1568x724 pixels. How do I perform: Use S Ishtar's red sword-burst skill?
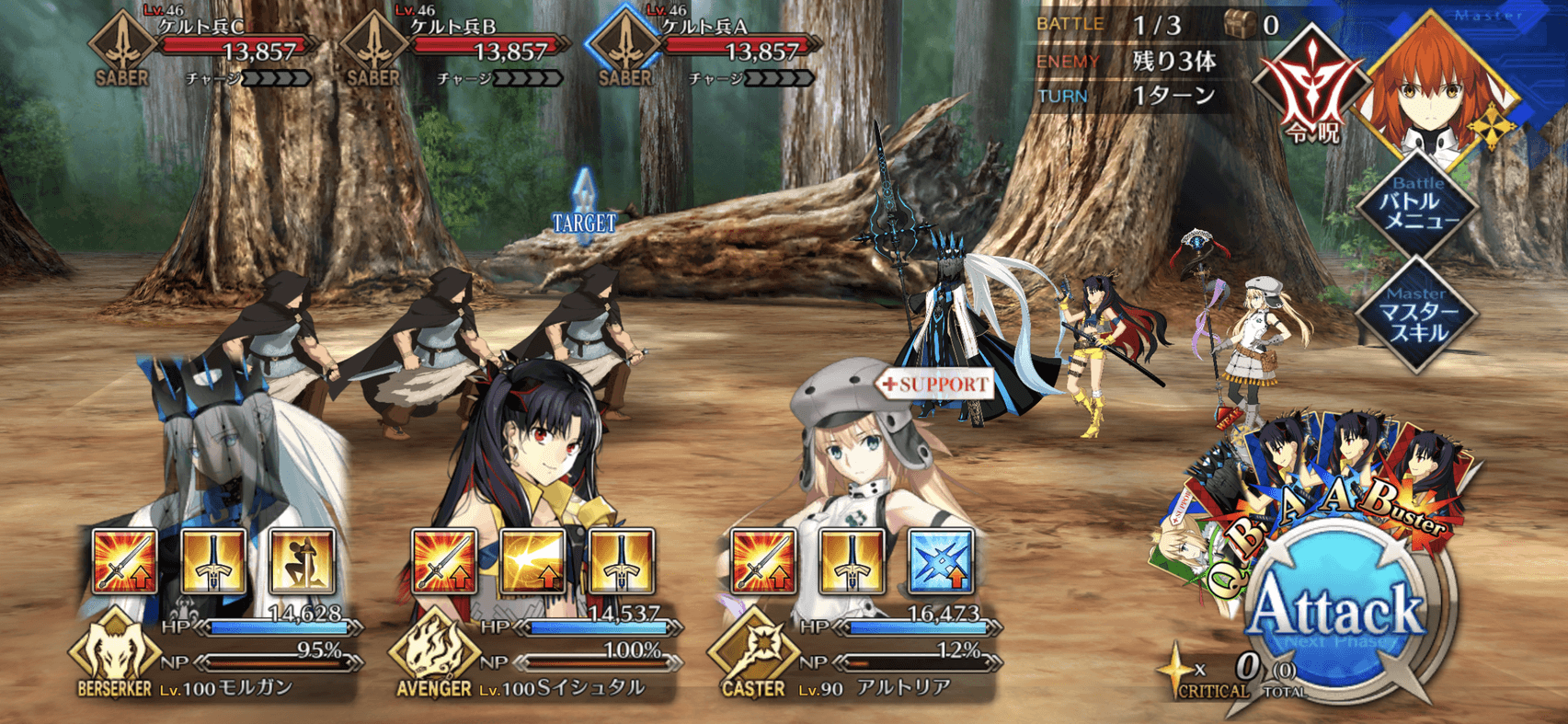(x=444, y=561)
